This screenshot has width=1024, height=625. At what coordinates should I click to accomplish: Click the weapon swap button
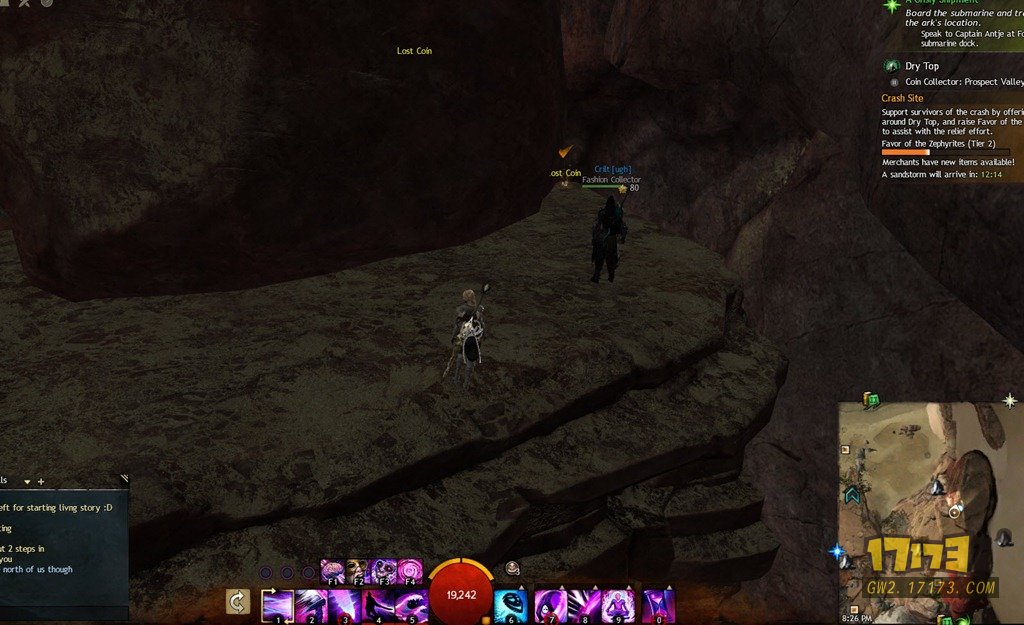click(x=238, y=602)
